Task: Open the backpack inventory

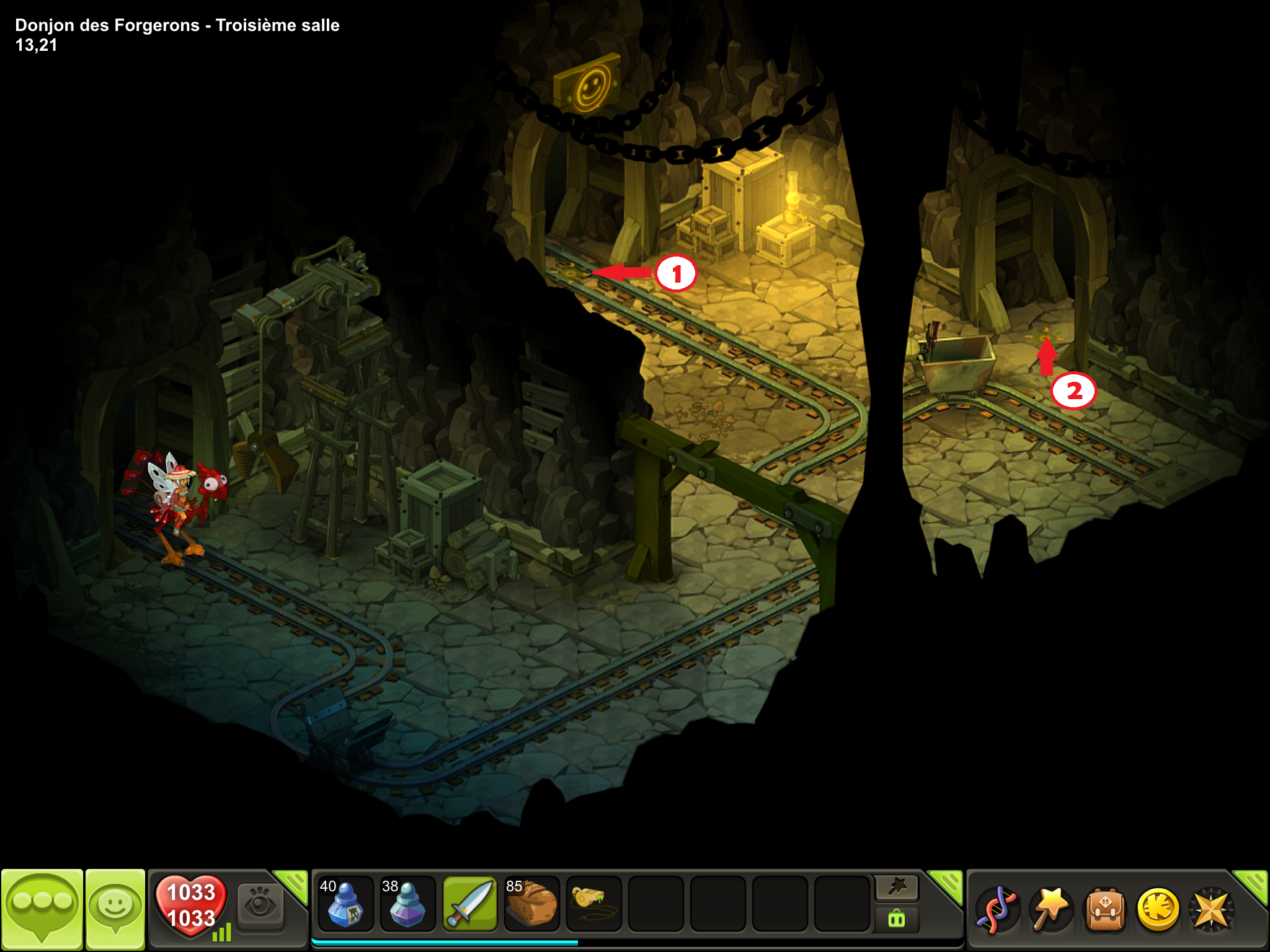Action: [1104, 910]
